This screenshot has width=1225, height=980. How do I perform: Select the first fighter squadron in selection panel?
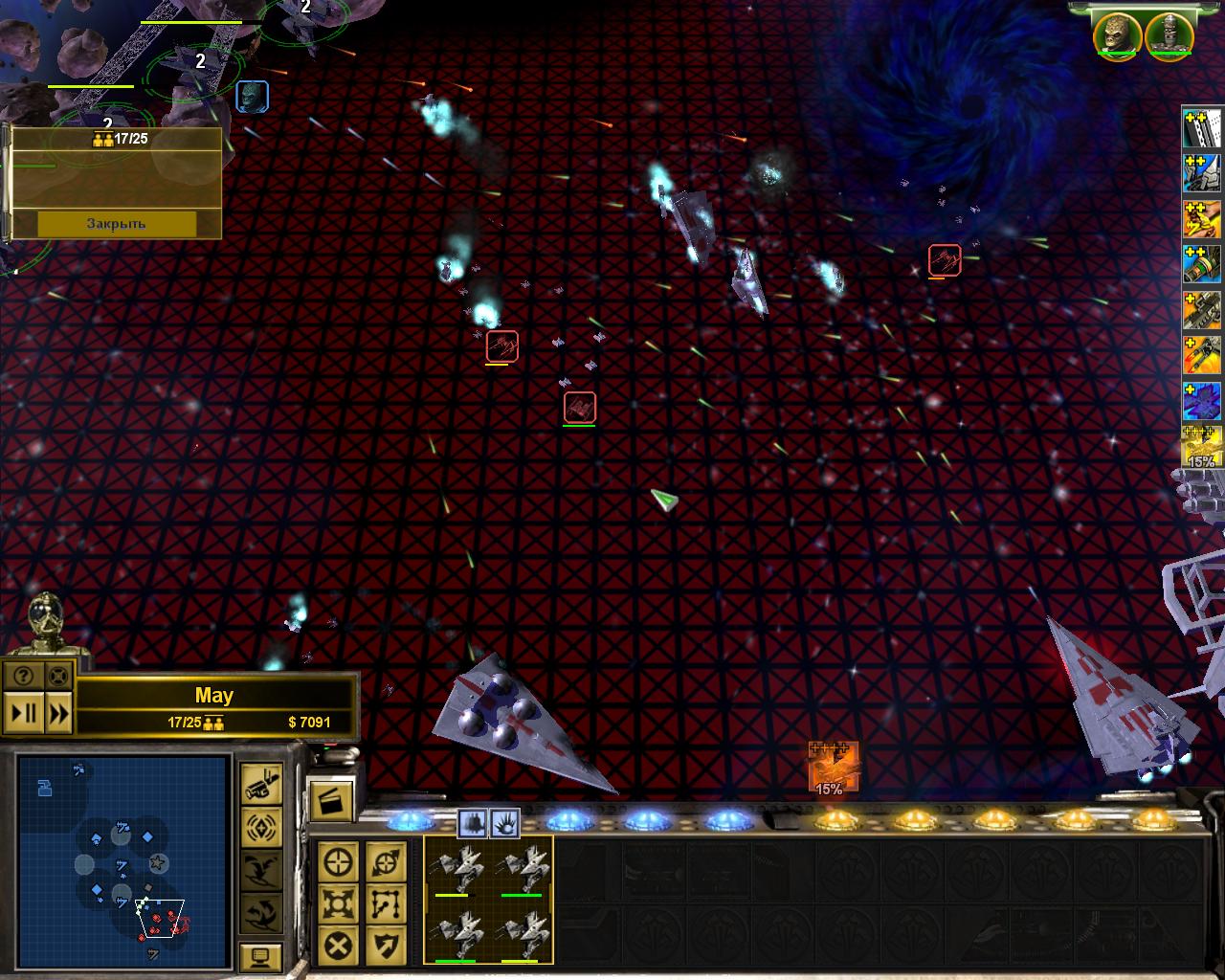point(455,870)
